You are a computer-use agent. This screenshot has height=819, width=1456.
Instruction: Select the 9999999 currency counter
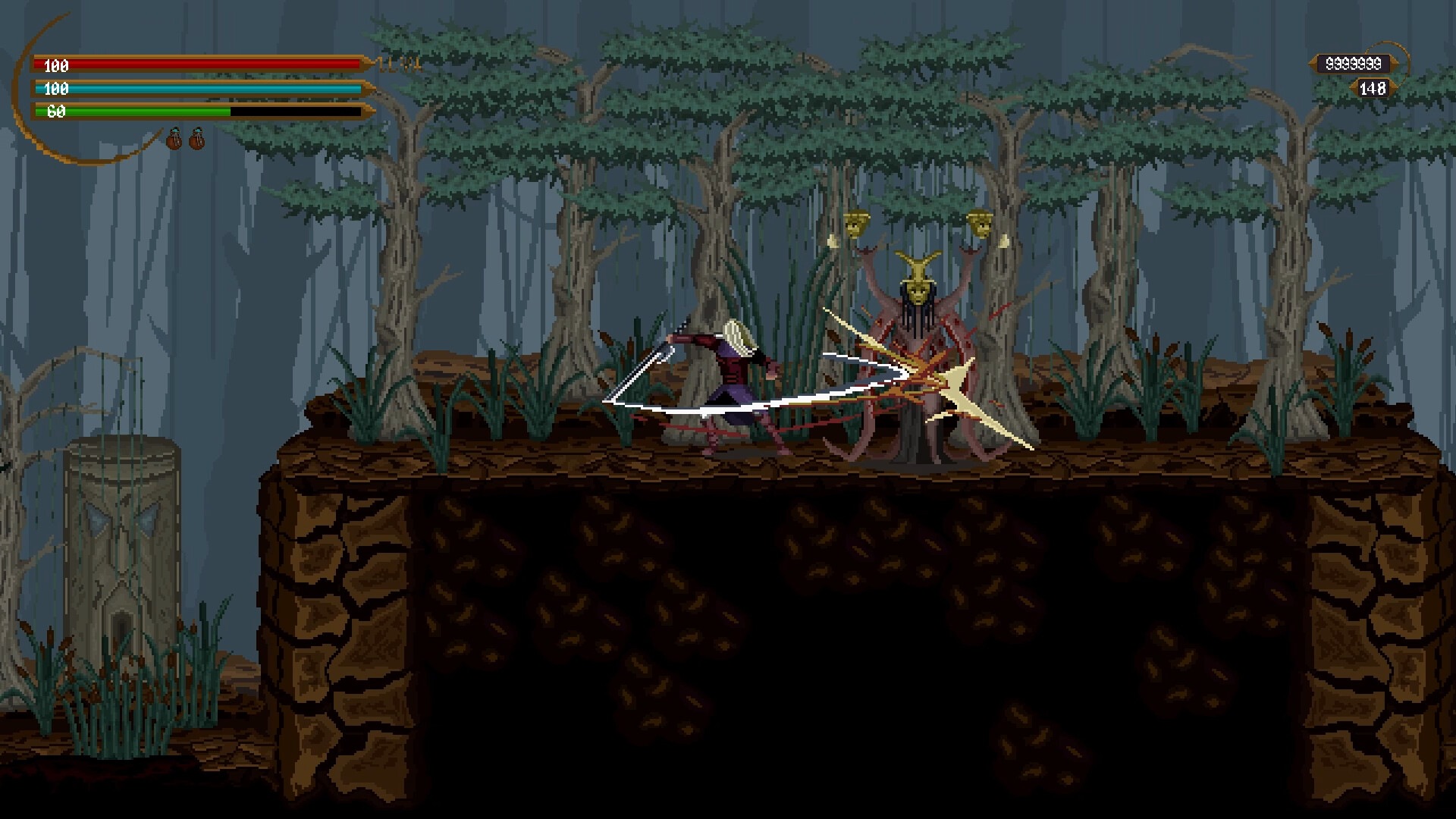[1354, 63]
